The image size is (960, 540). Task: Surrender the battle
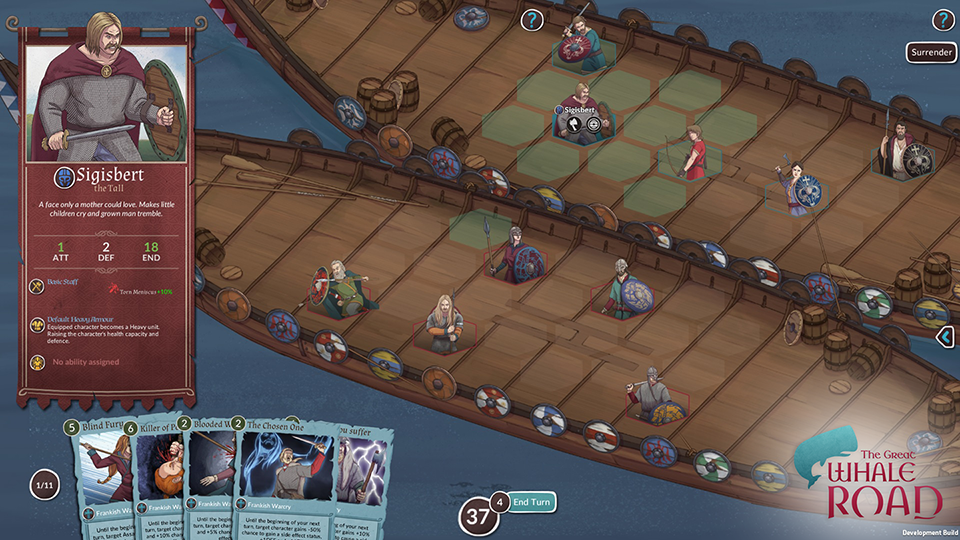tap(931, 52)
